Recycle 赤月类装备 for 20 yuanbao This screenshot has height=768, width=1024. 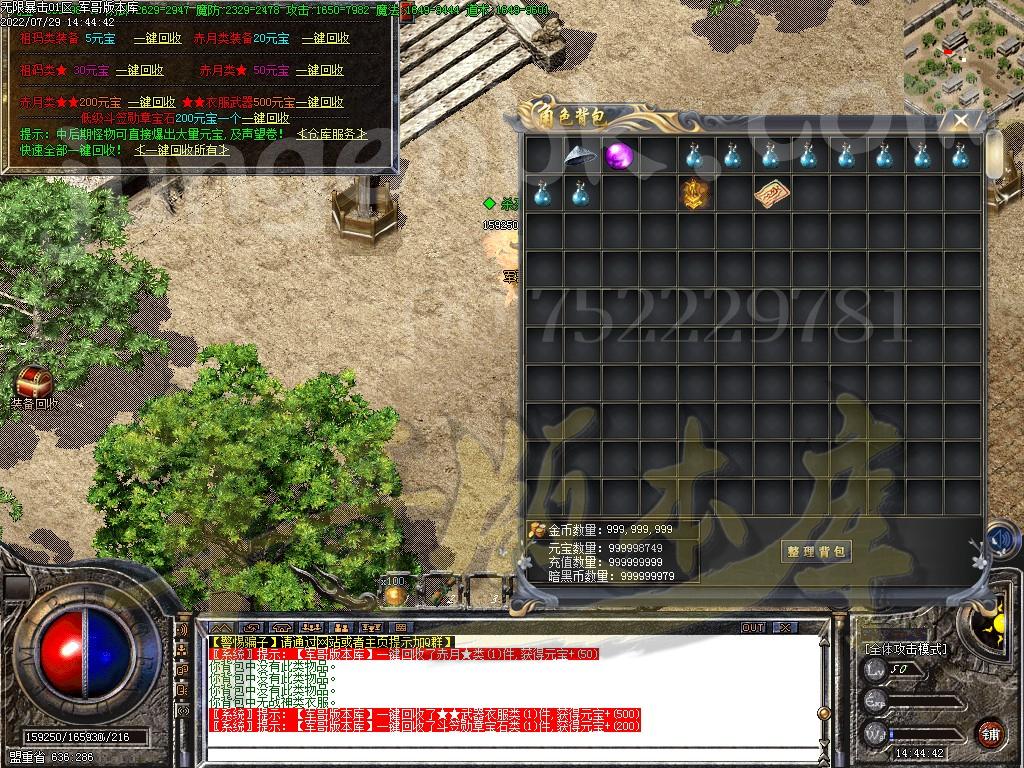(325, 39)
